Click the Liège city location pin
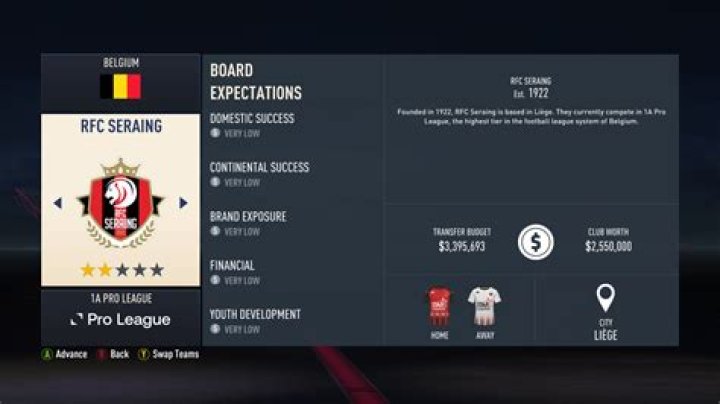 tap(605, 298)
